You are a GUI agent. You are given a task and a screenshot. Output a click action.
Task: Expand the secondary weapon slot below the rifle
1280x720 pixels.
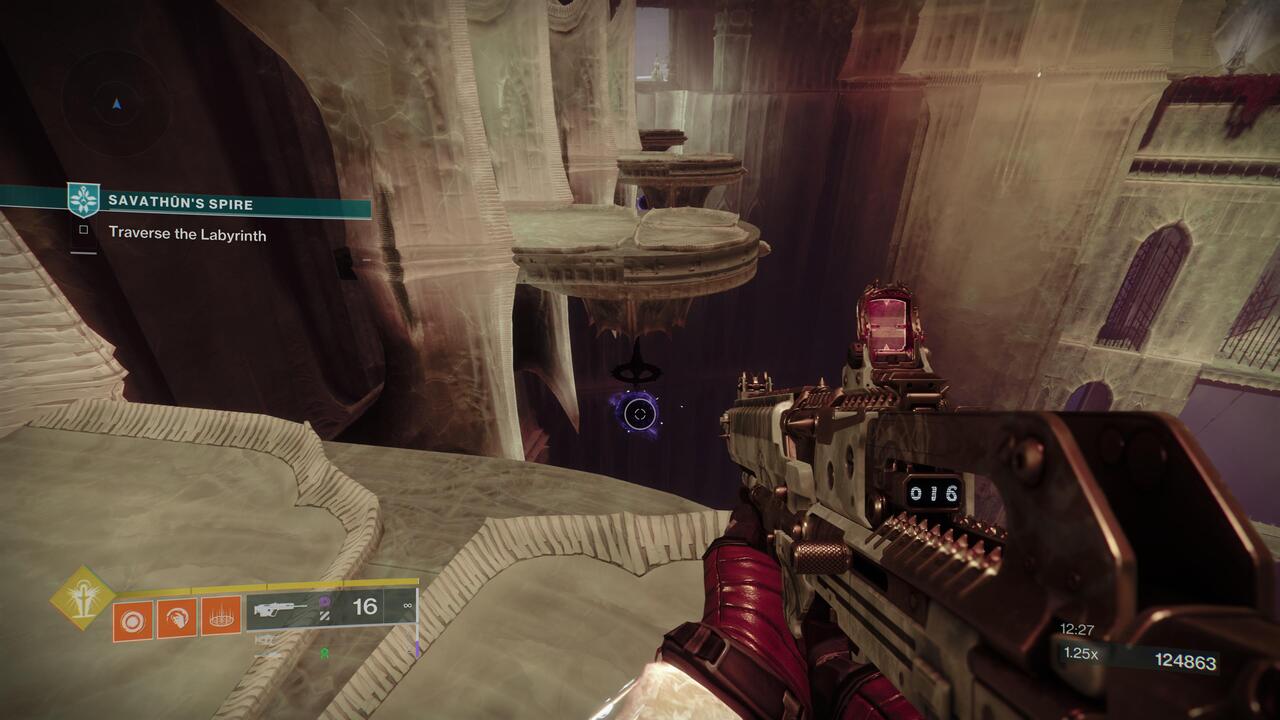[266, 641]
